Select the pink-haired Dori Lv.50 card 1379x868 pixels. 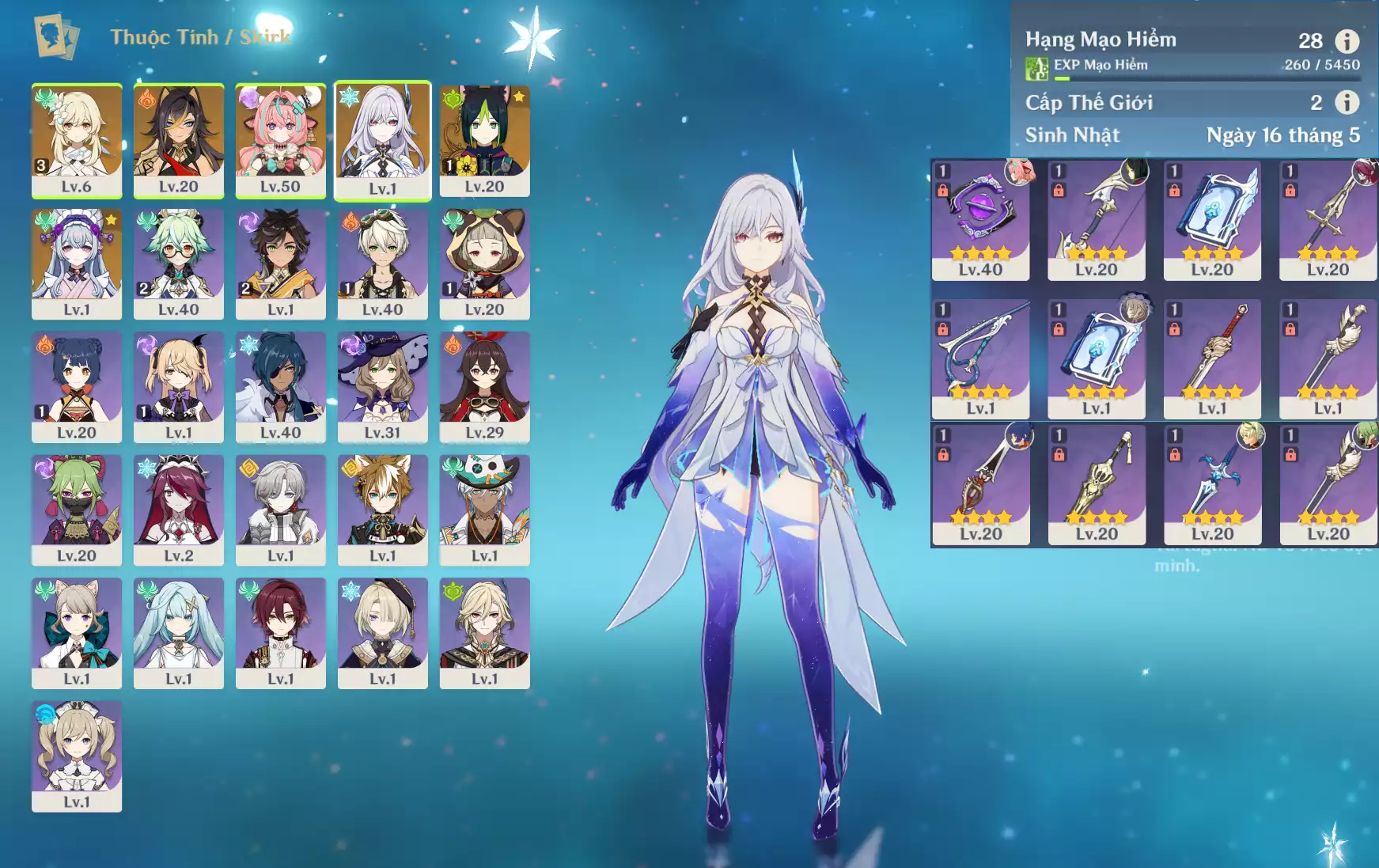[x=280, y=140]
